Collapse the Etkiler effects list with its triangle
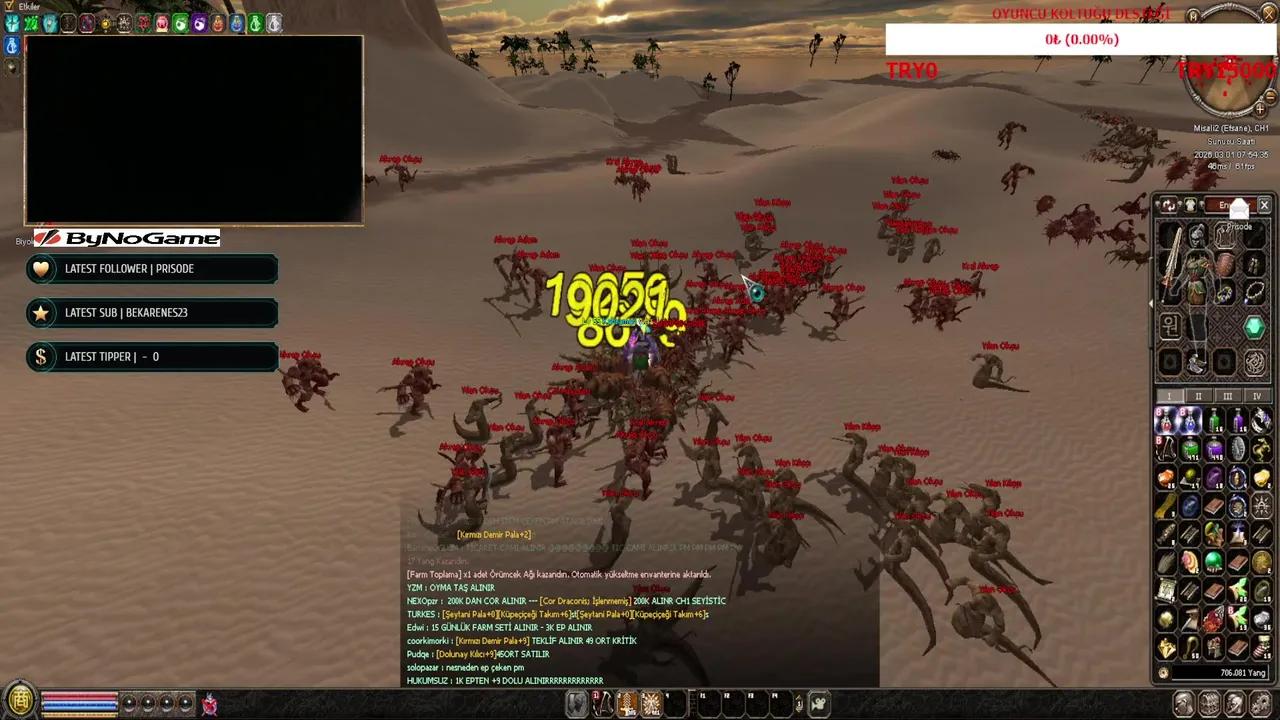Image resolution: width=1280 pixels, height=720 pixels. click(x=8, y=5)
